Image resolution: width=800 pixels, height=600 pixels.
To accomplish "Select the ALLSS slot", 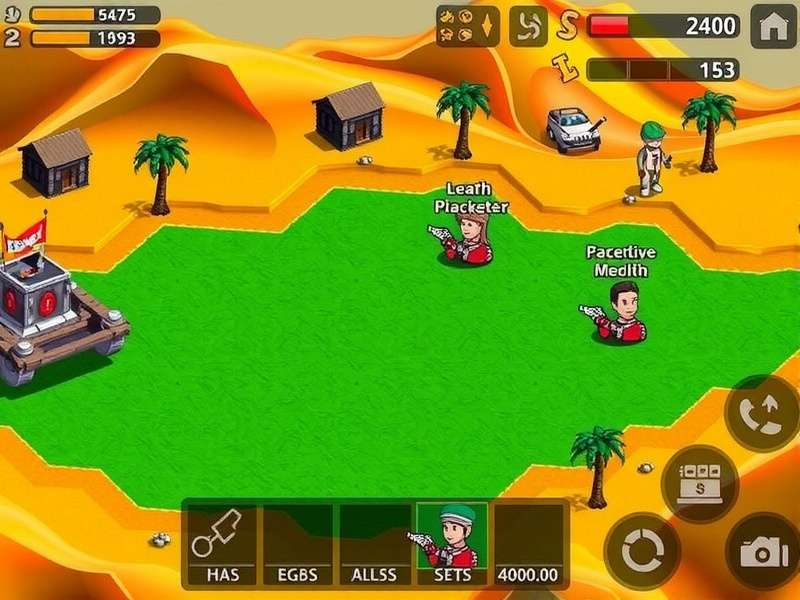I will coord(375,544).
